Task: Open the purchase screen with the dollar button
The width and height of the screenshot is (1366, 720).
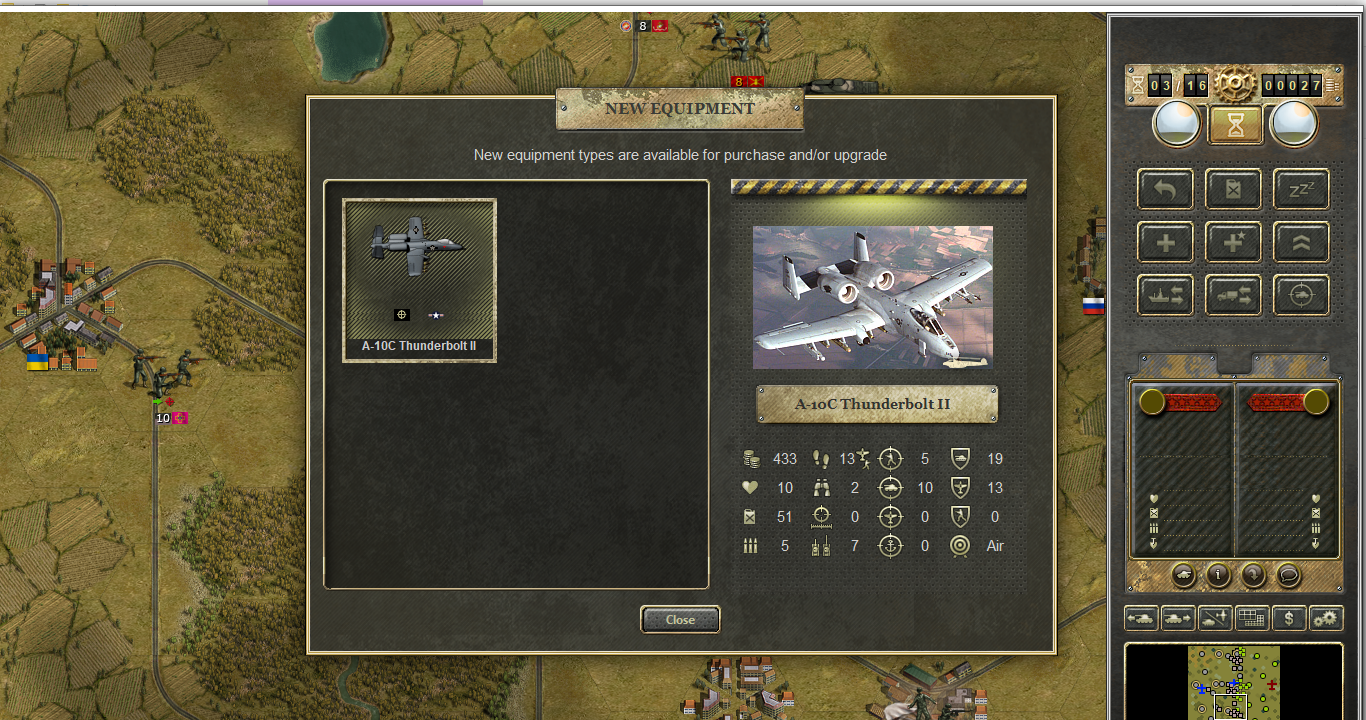Action: click(1289, 618)
